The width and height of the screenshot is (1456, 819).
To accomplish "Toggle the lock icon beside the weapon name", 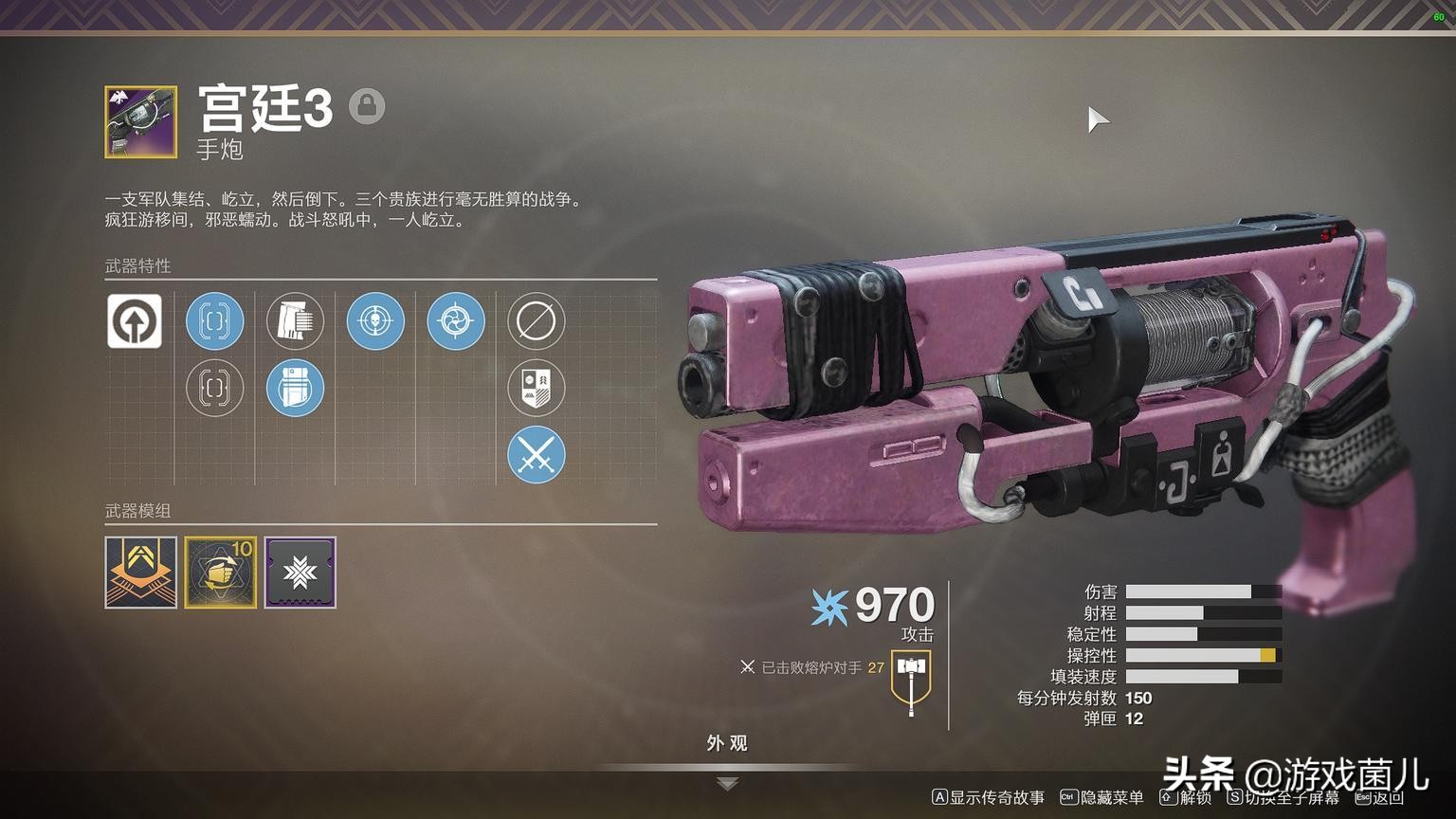I will [x=367, y=106].
